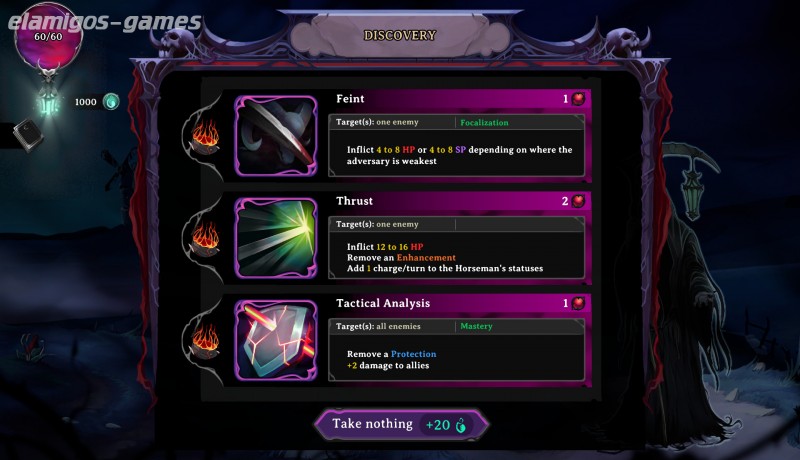This screenshot has height=460, width=800.
Task: Click the Take nothing button
Action: [x=401, y=424]
